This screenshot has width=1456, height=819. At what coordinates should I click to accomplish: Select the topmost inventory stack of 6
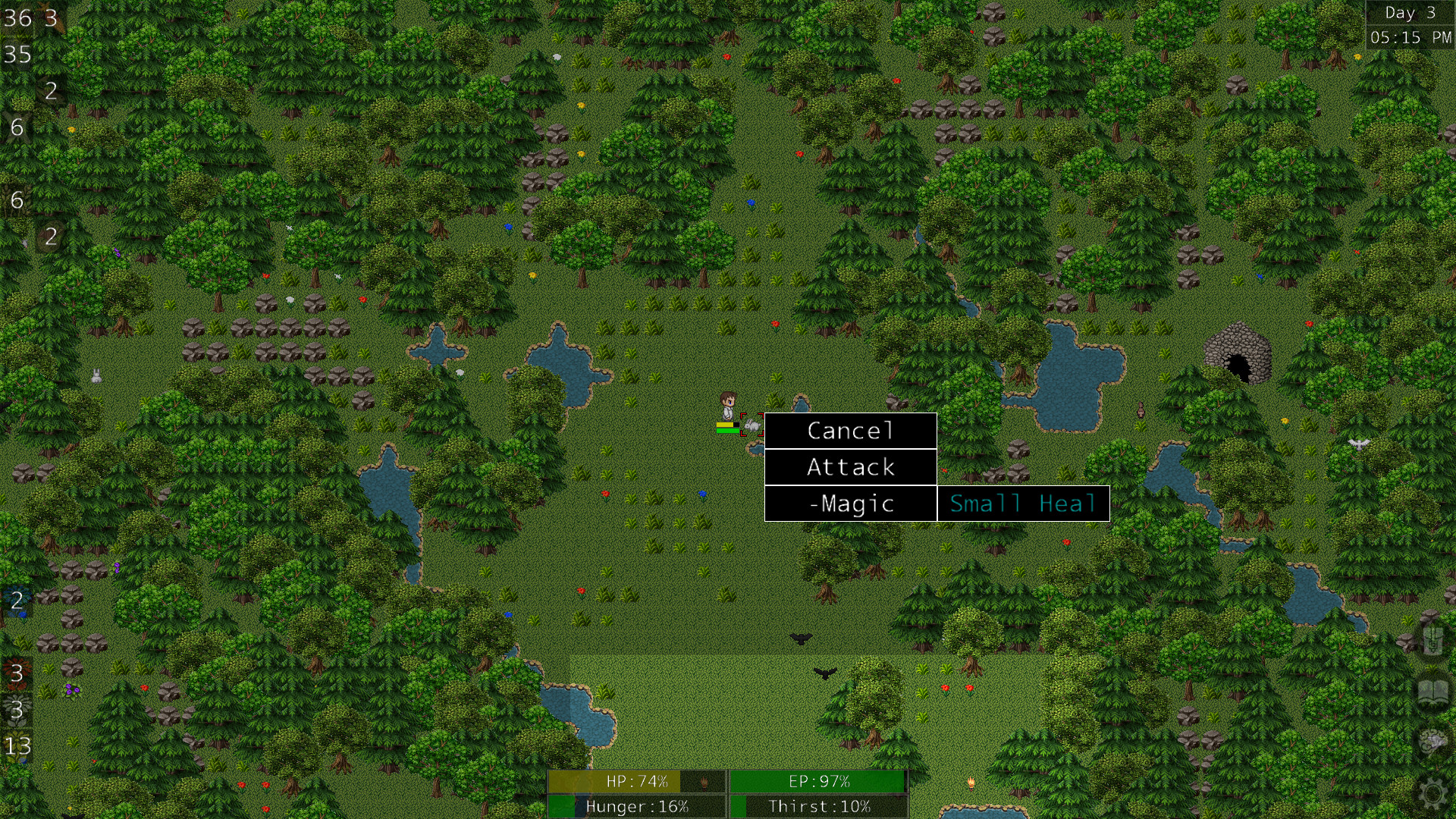pos(17,127)
